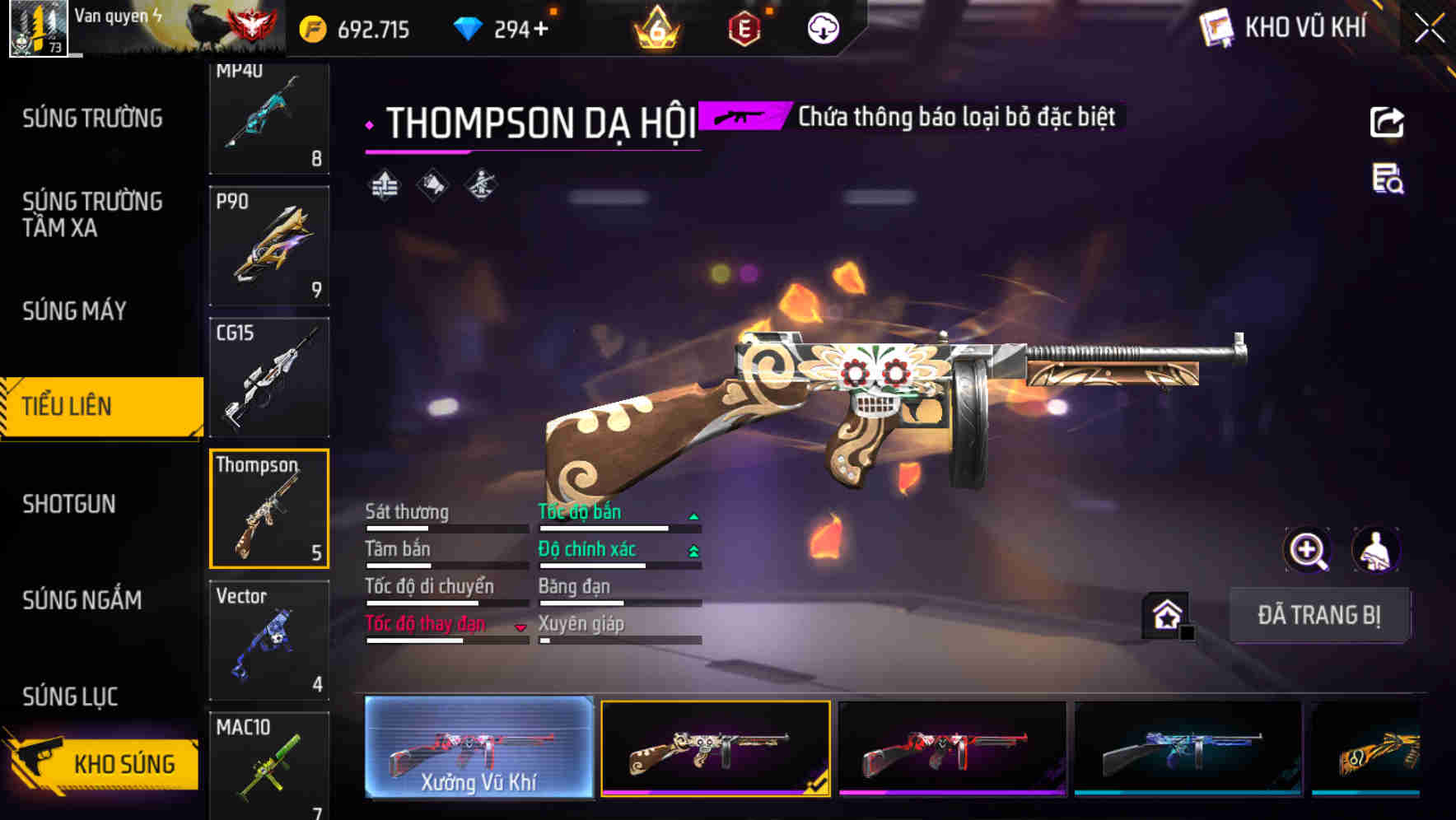Select the Vector weapon in the list
The image size is (1456, 820).
(268, 640)
